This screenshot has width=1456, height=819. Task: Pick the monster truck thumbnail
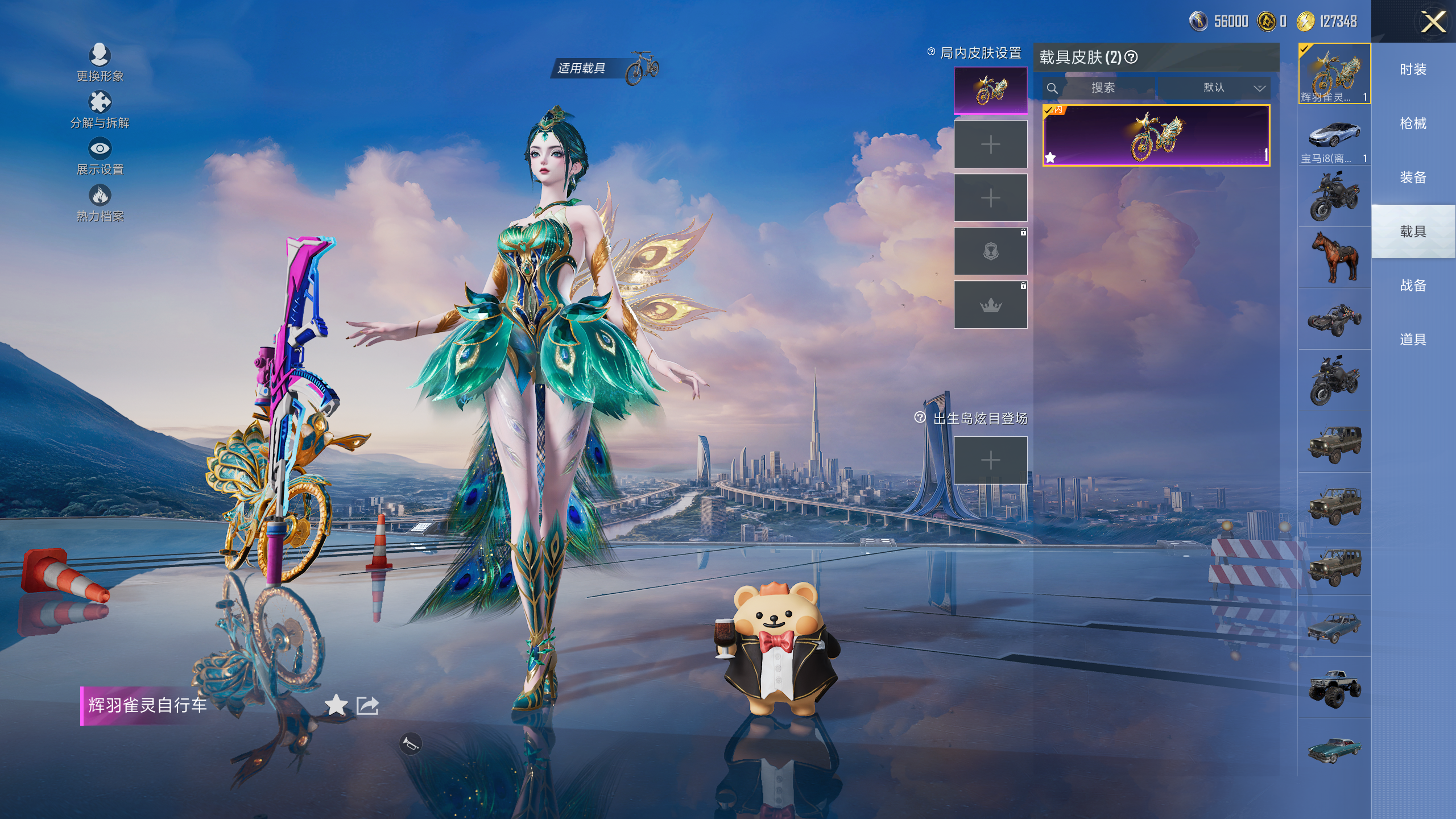point(1334,688)
